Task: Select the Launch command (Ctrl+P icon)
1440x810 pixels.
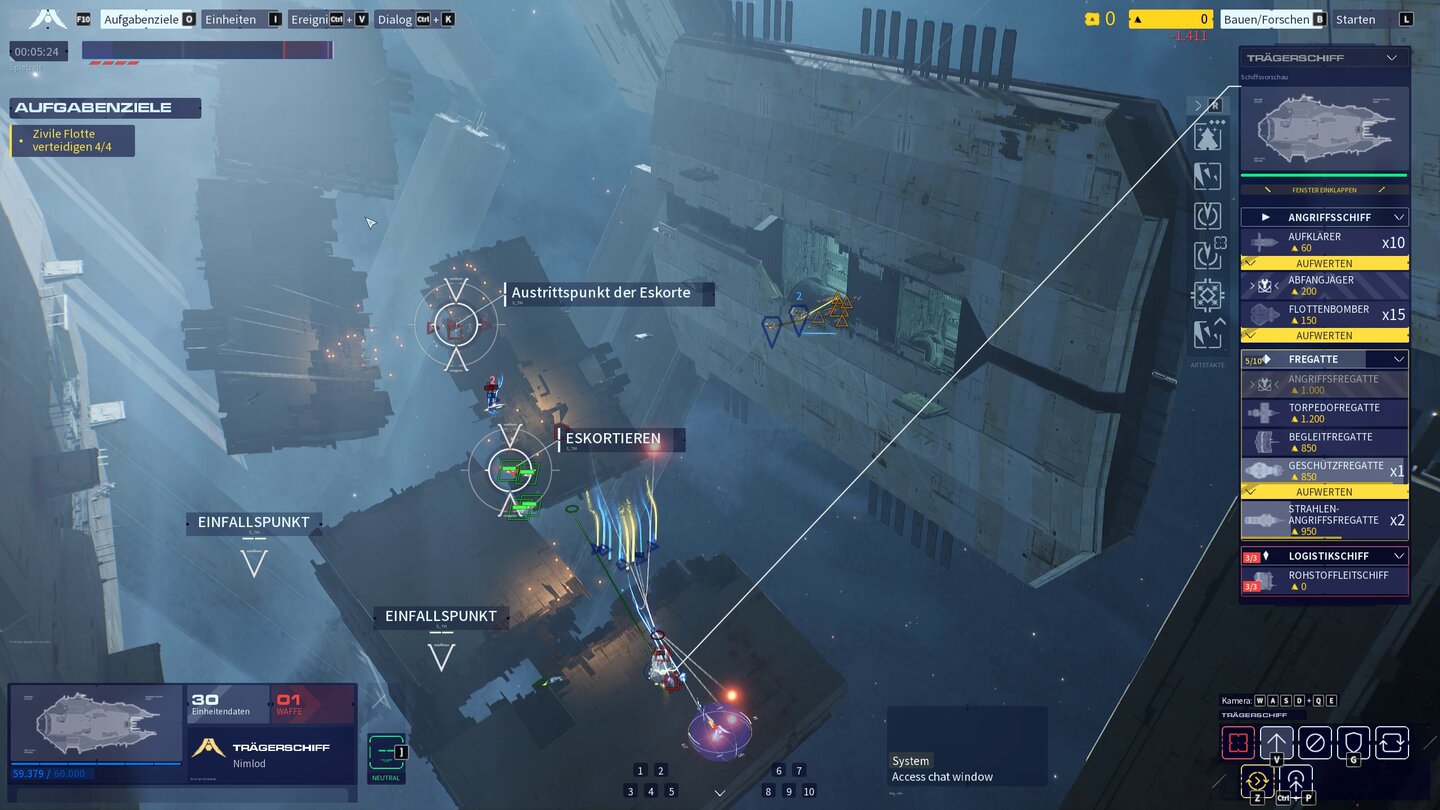Action: coord(1295,779)
